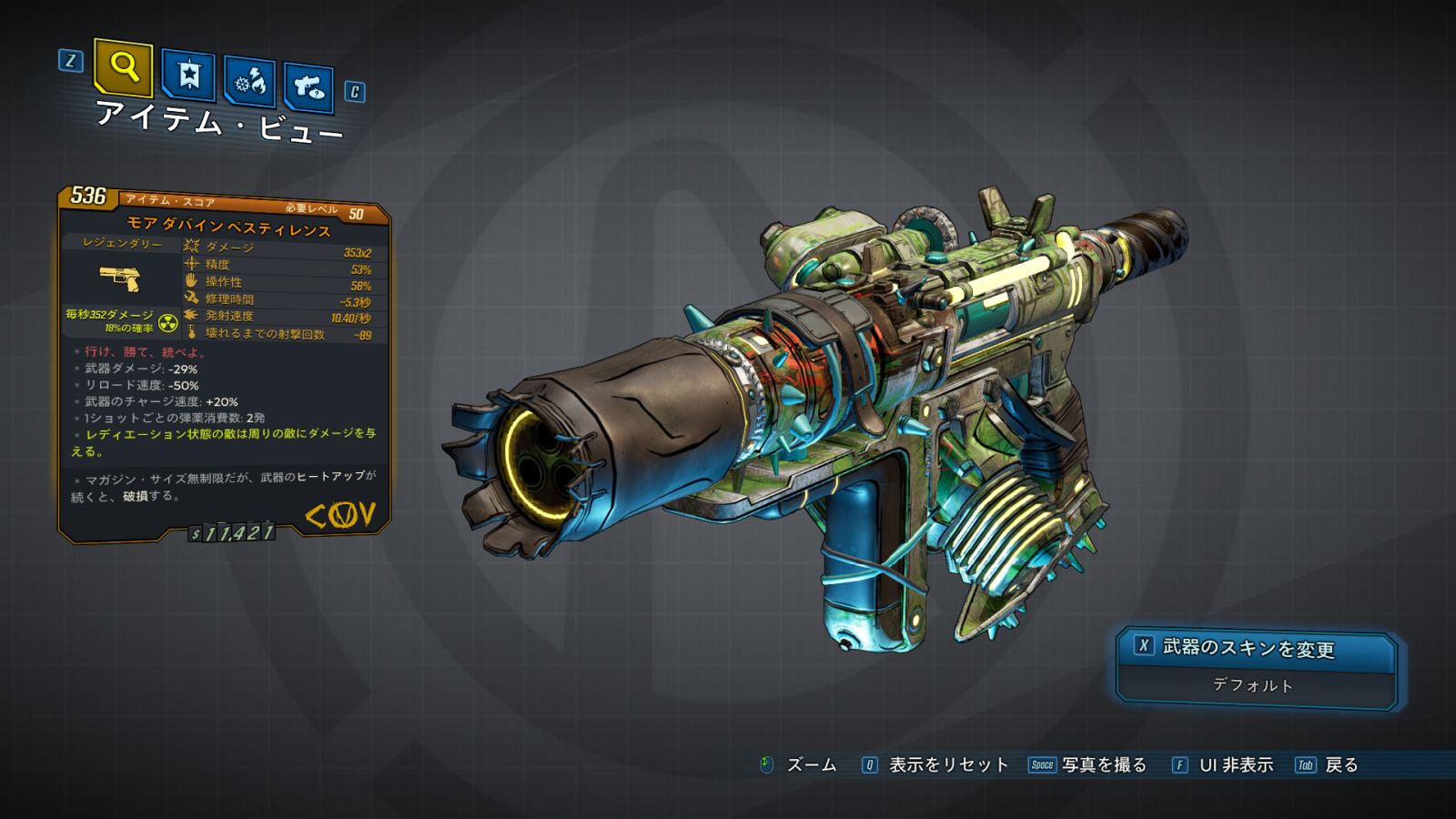Select the magnifying glass Item View tab
Screen dimensions: 1456x819
tap(123, 66)
